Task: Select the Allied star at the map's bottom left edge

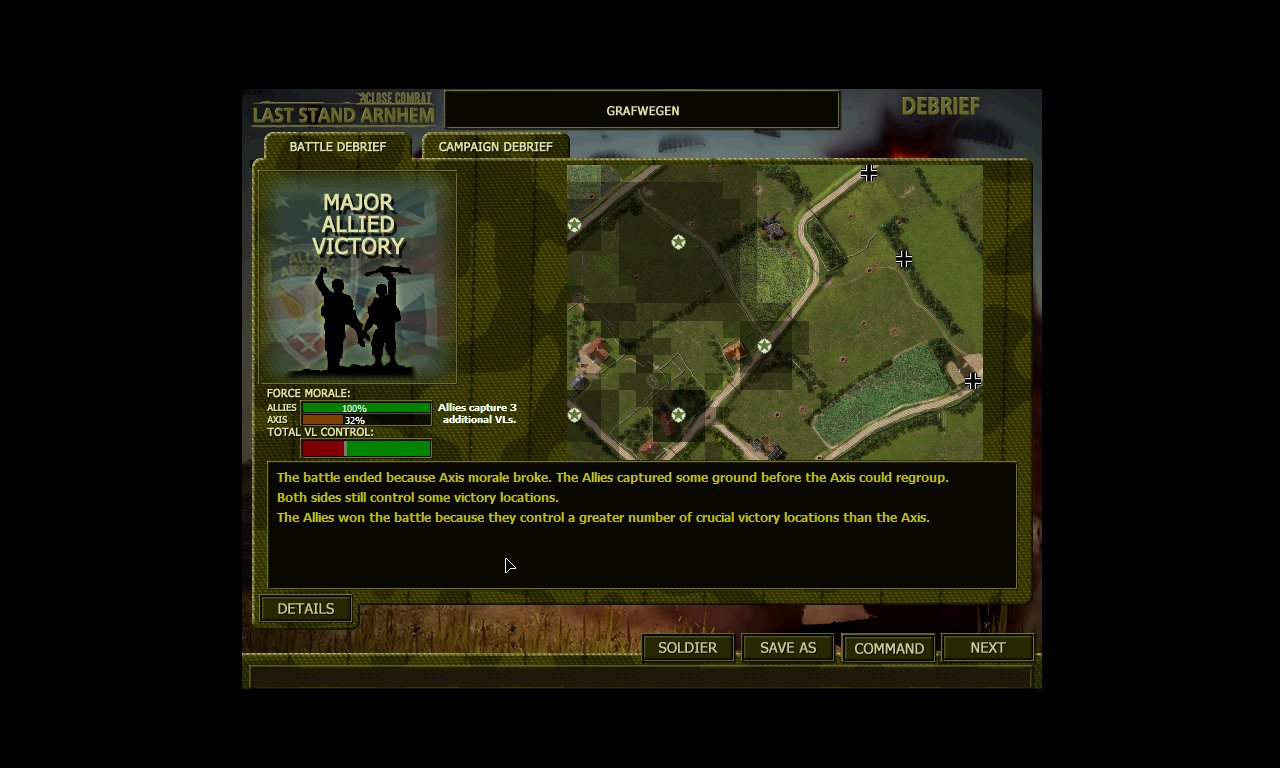Action: [574, 414]
